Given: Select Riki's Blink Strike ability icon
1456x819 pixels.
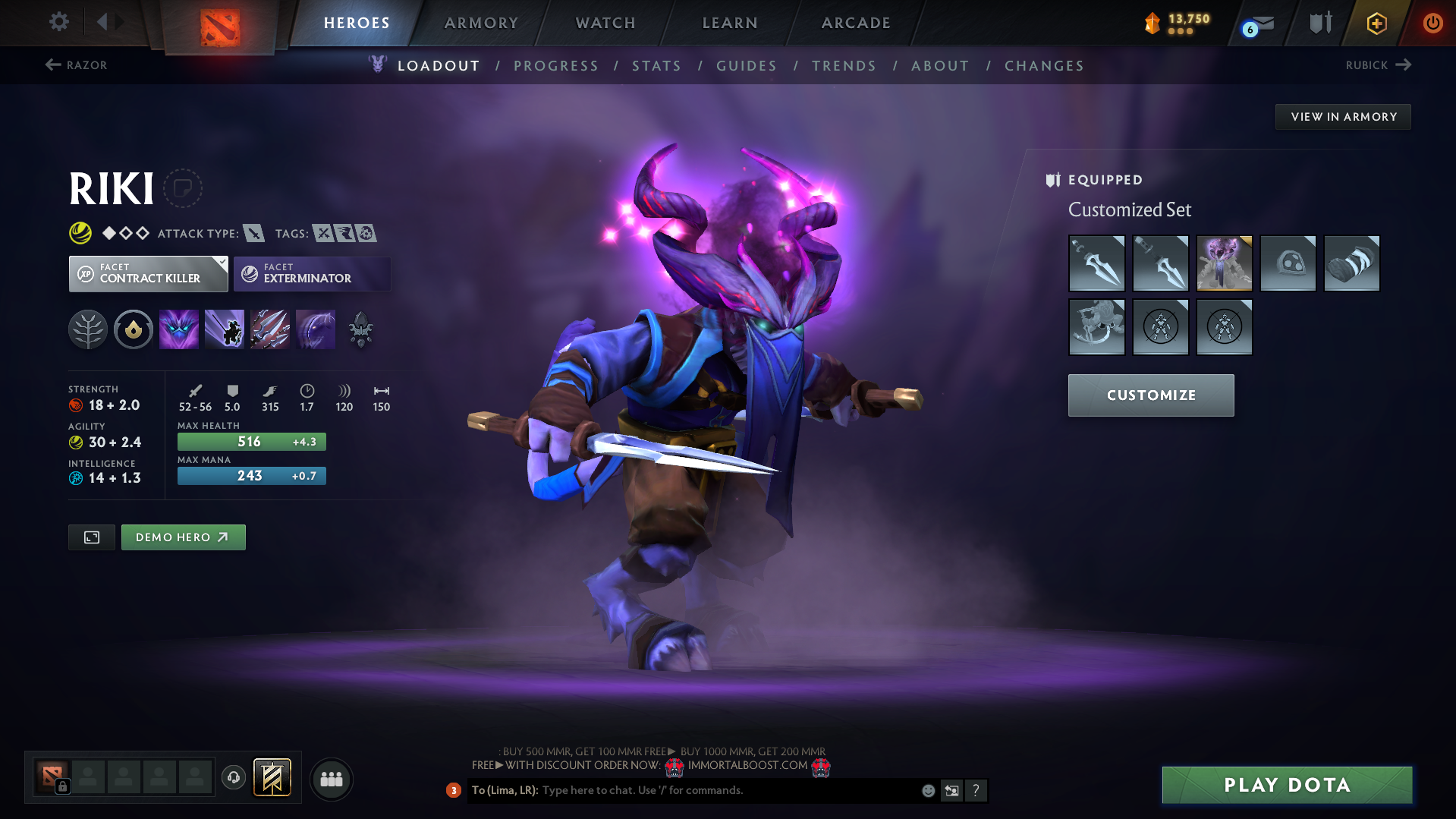Looking at the screenshot, I should (225, 329).
